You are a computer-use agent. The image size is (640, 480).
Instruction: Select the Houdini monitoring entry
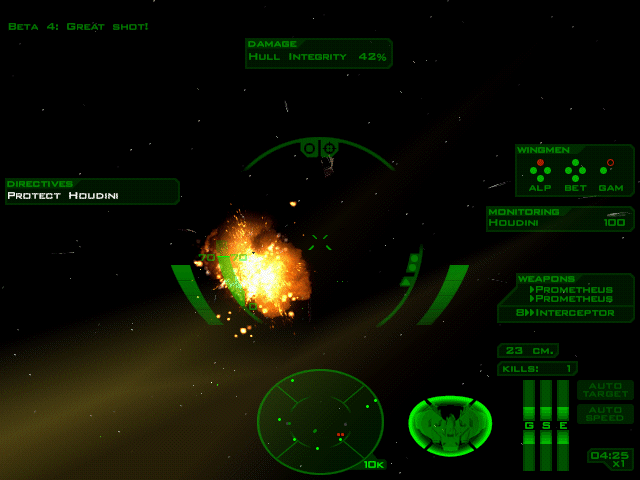(x=560, y=223)
